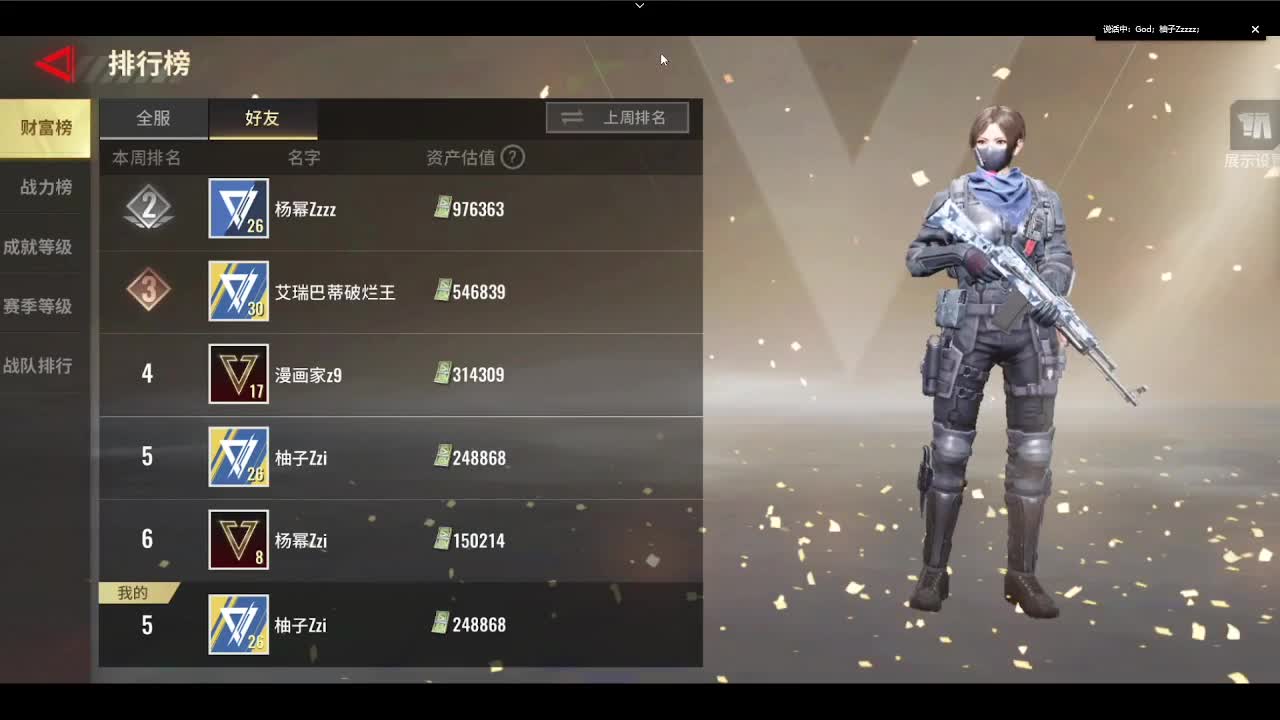The image size is (1280, 720).
Task: Click 柚子Zzi's avatar in the 我的 row
Action: [238, 624]
